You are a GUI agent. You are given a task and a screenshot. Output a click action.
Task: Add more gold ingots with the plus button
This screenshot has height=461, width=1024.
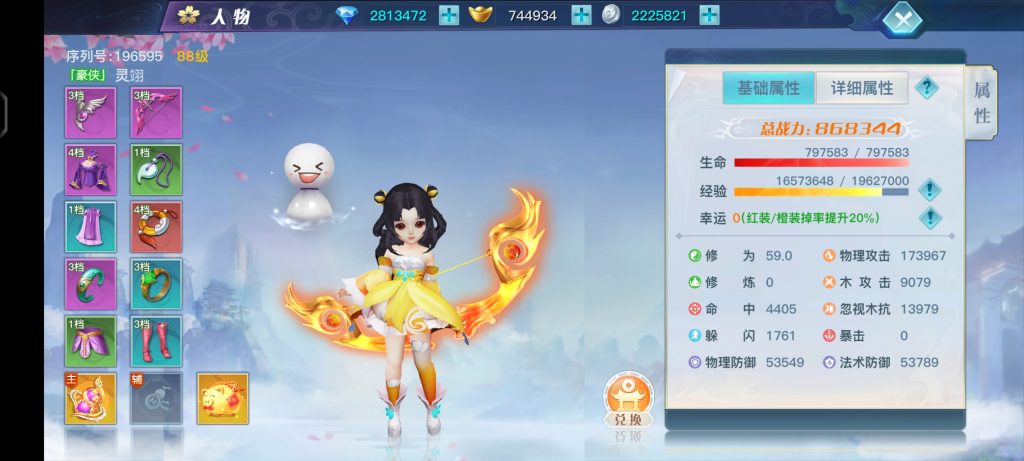point(581,15)
